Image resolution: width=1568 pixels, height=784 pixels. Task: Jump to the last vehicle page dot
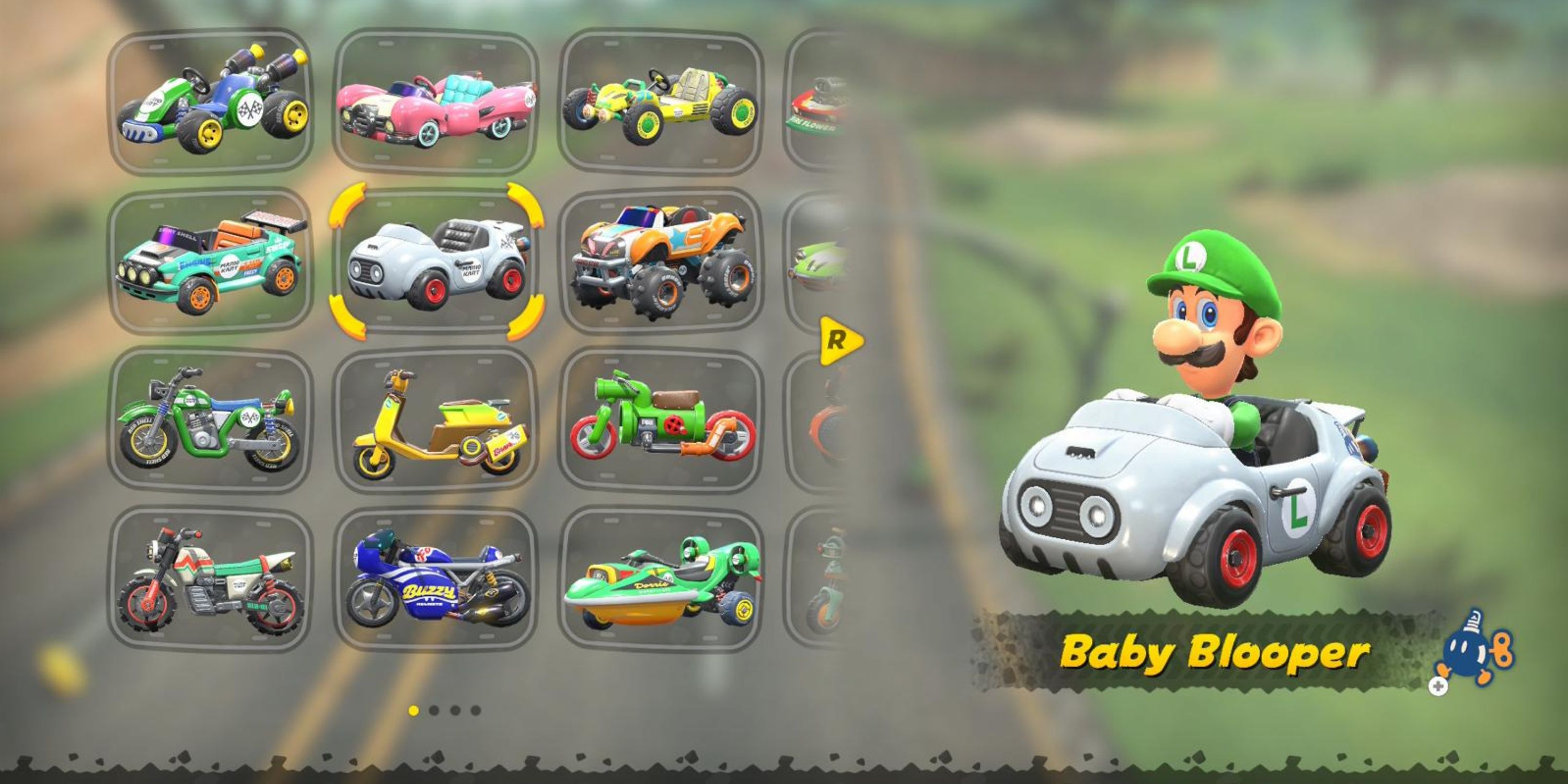click(x=476, y=711)
